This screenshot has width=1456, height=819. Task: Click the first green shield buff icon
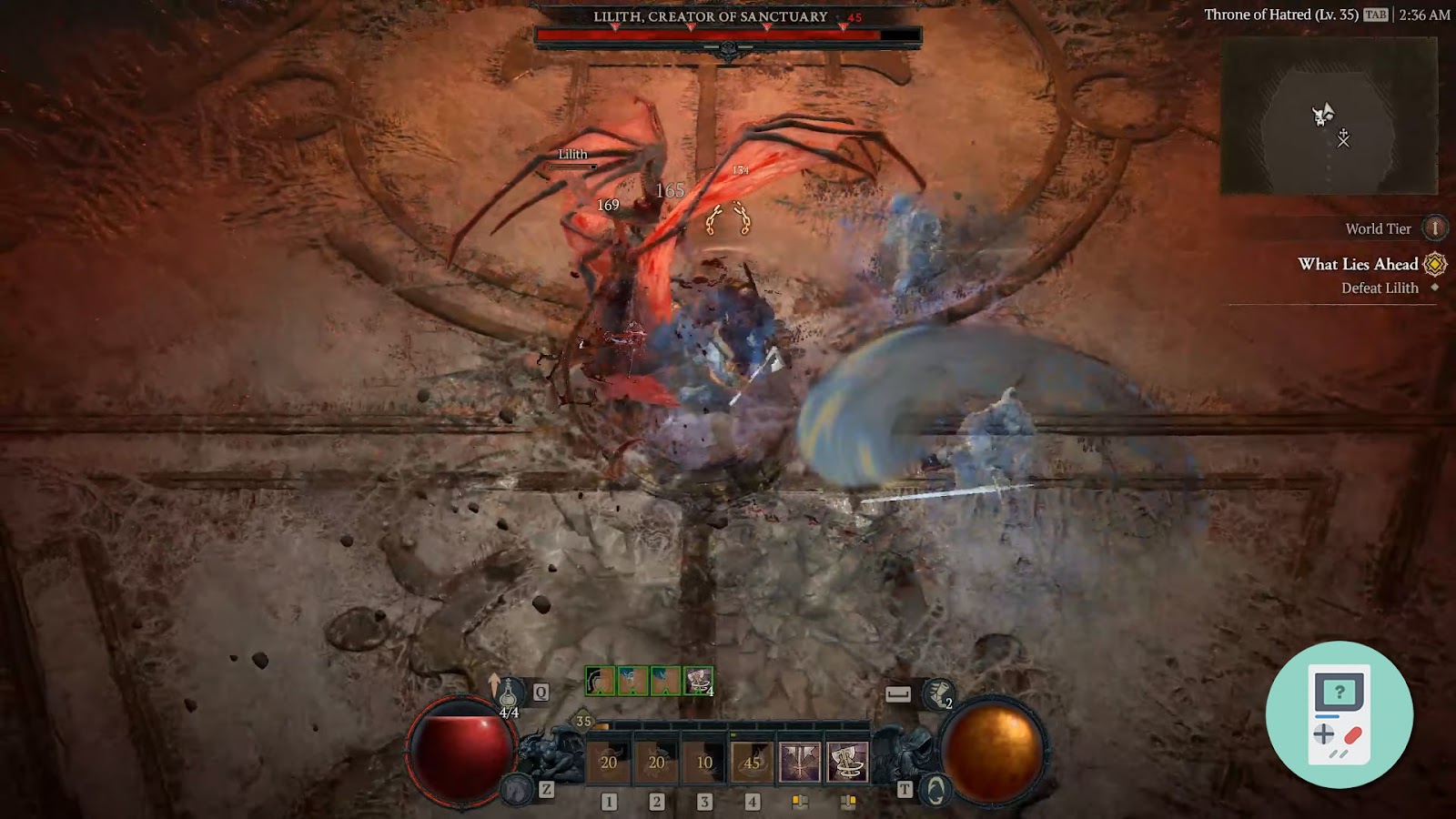point(599,681)
